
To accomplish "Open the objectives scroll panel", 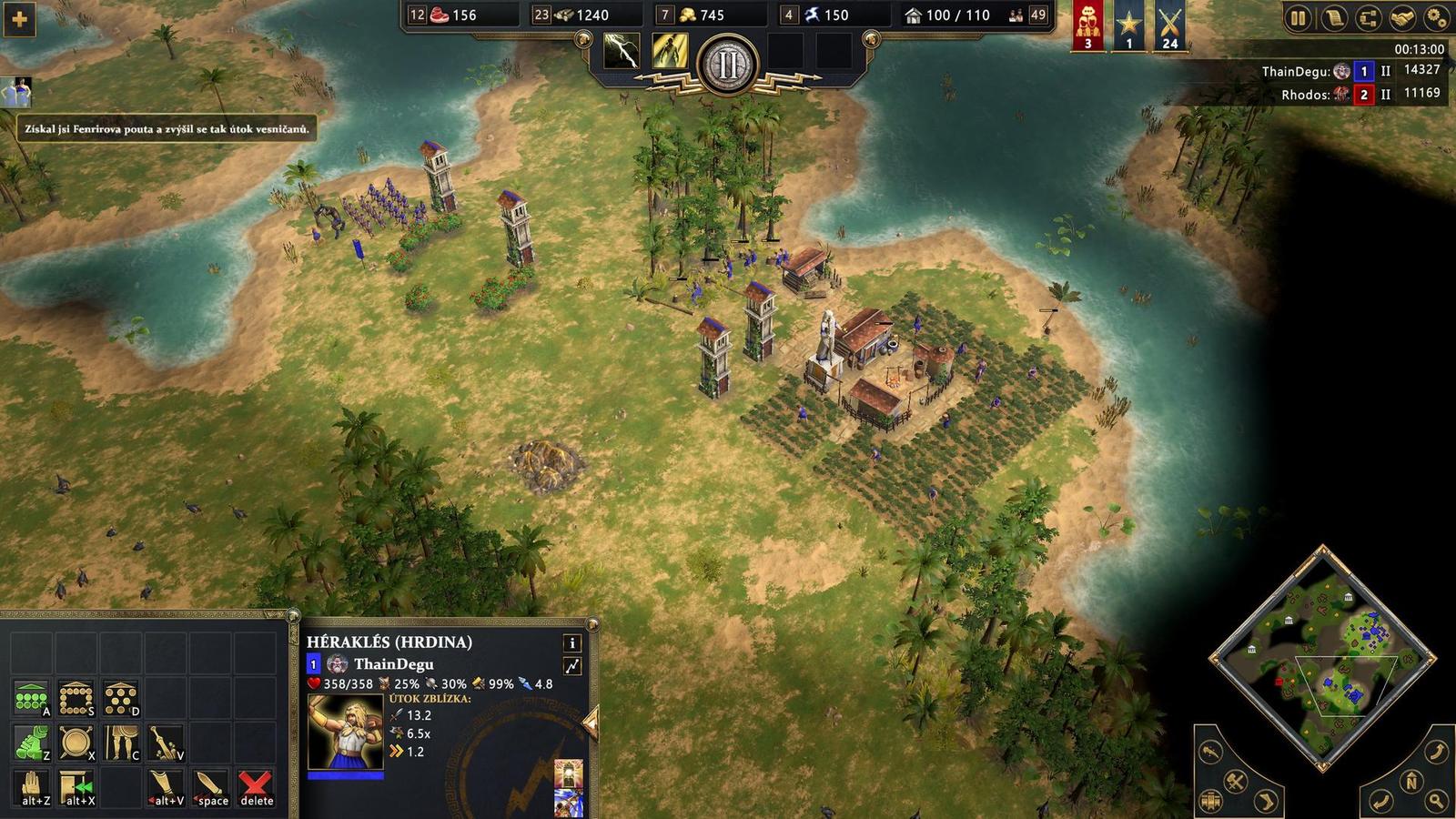I will pyautogui.click(x=1333, y=18).
